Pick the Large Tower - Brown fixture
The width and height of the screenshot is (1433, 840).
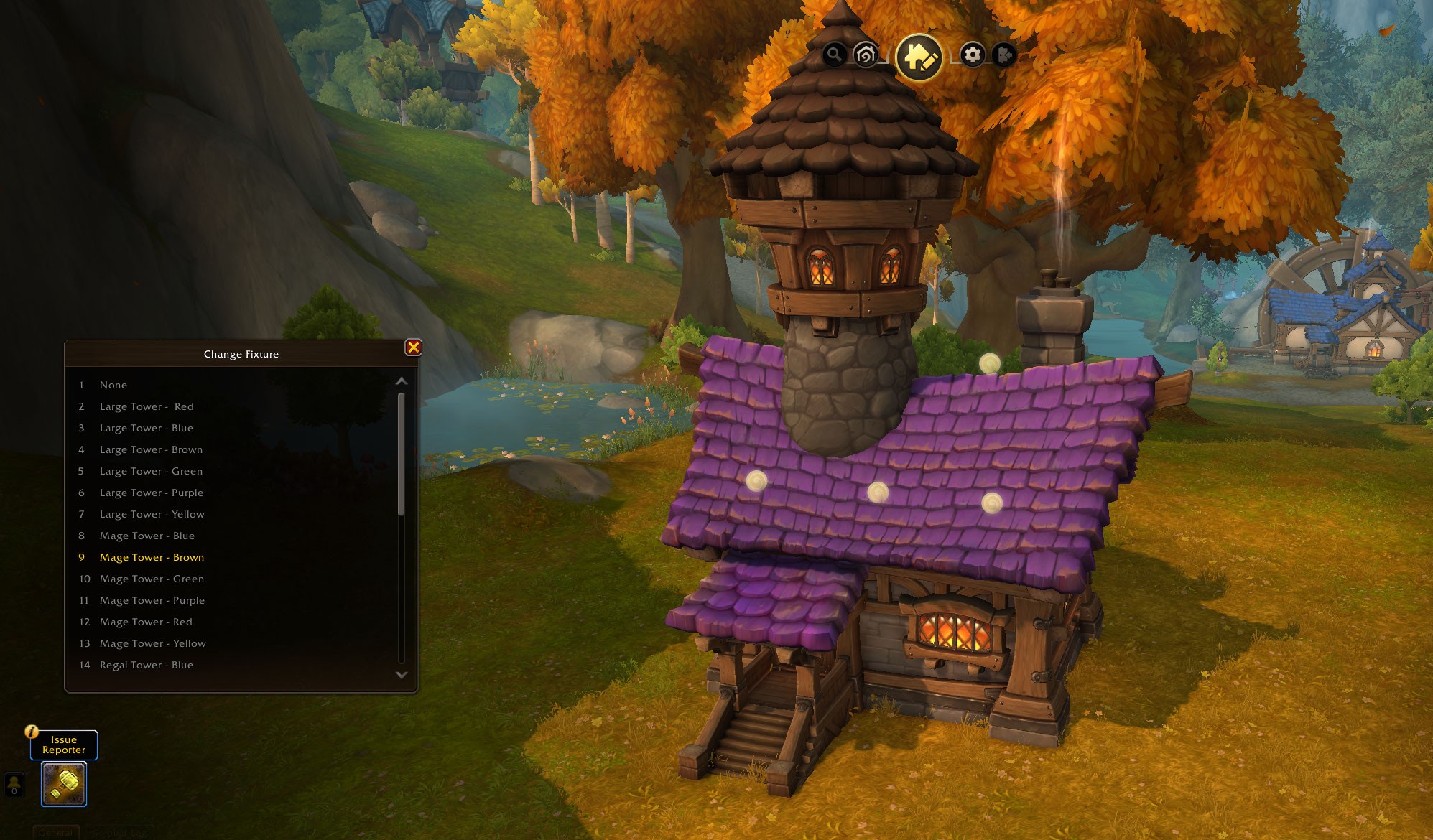point(151,449)
